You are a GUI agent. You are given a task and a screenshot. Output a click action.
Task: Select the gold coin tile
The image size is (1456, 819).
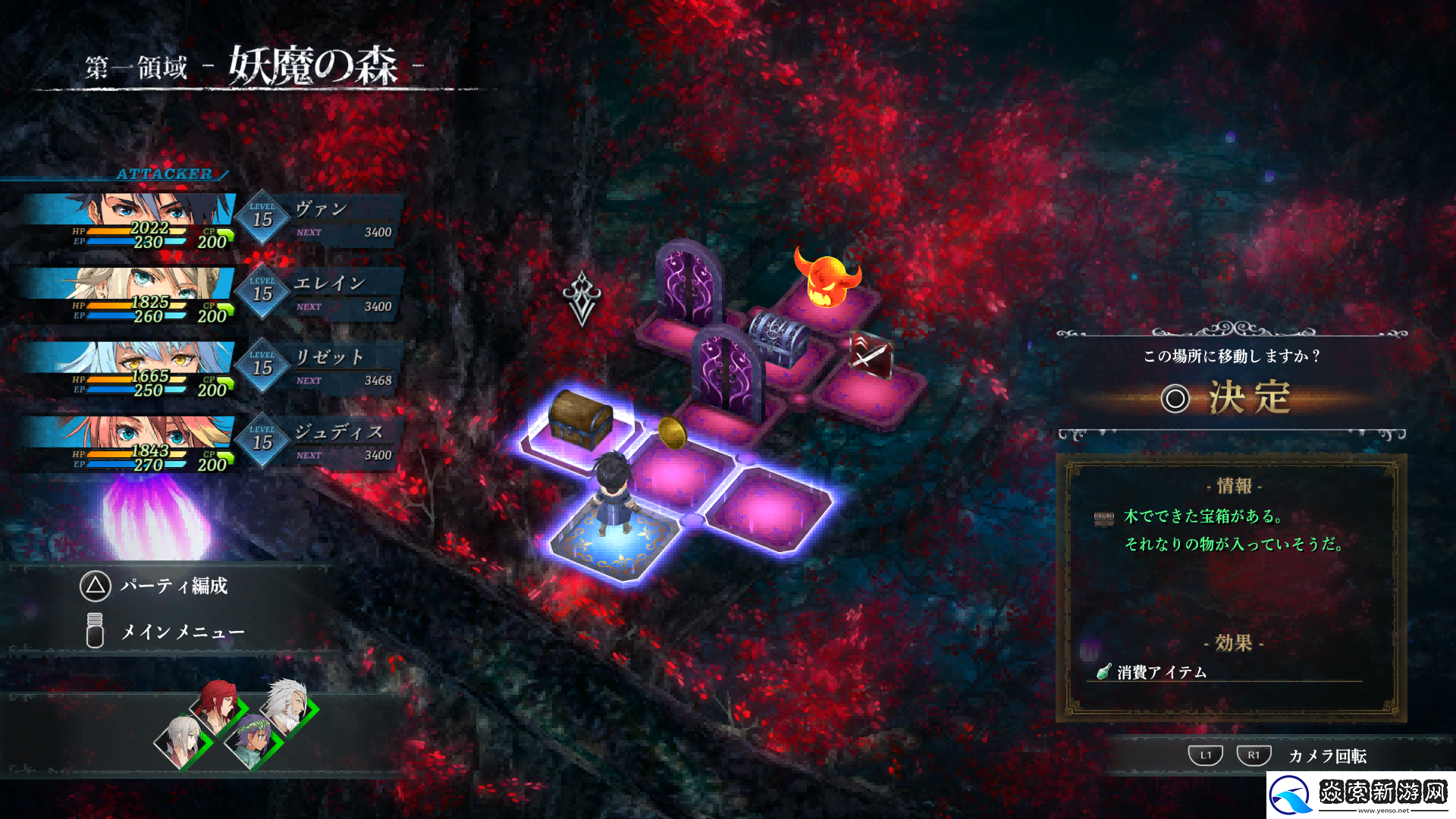[x=673, y=434]
